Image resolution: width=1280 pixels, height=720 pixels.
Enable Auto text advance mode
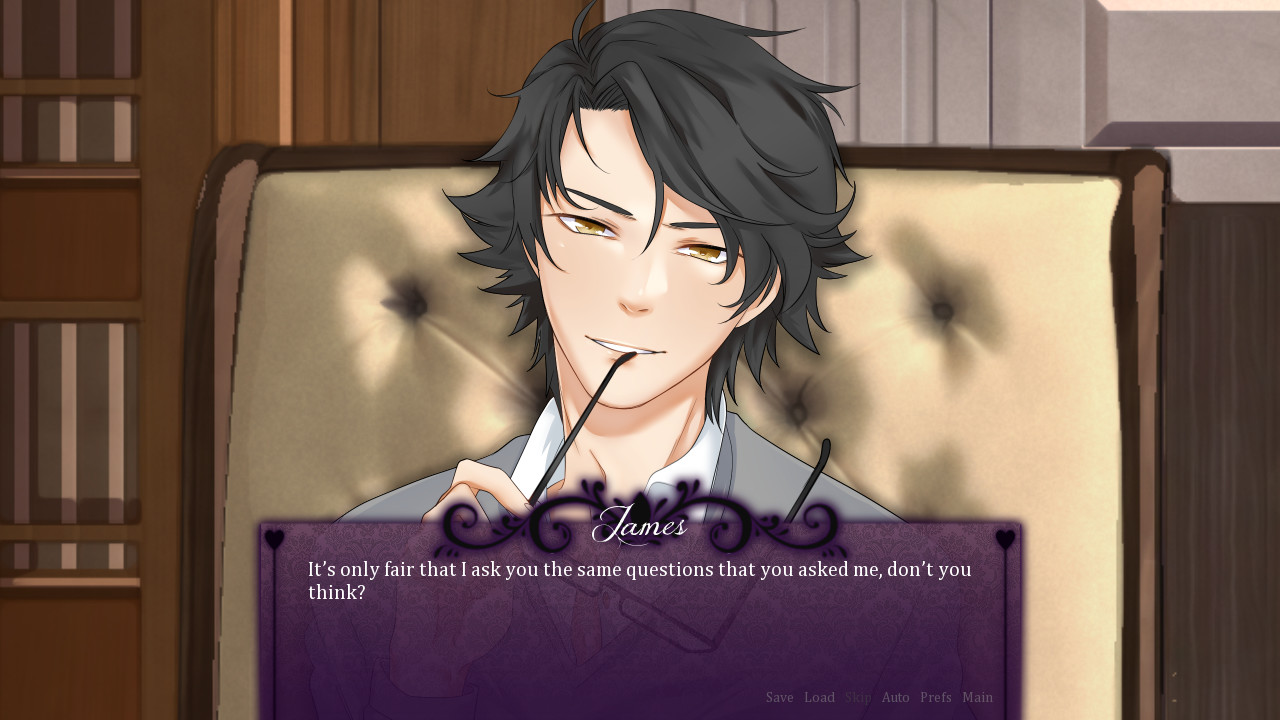click(x=895, y=697)
